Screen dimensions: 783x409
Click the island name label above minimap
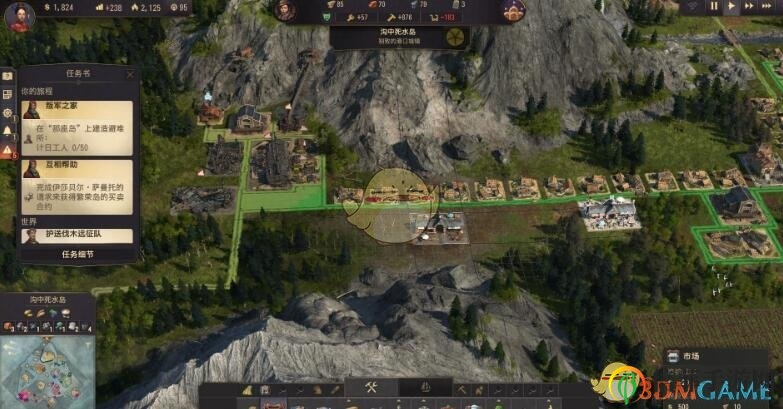(46, 300)
